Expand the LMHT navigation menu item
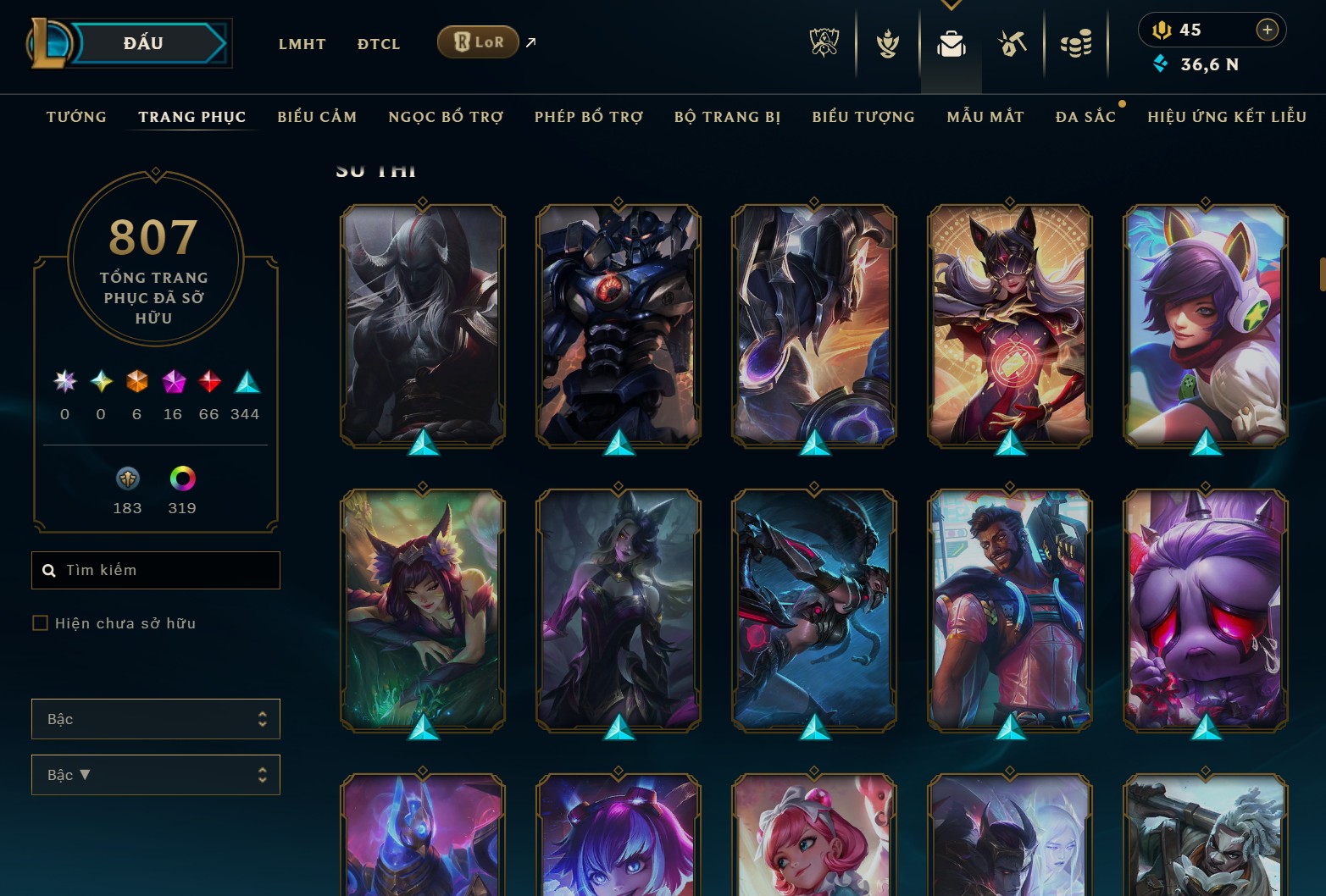Screen dimensions: 1326x896 pyautogui.click(x=302, y=43)
